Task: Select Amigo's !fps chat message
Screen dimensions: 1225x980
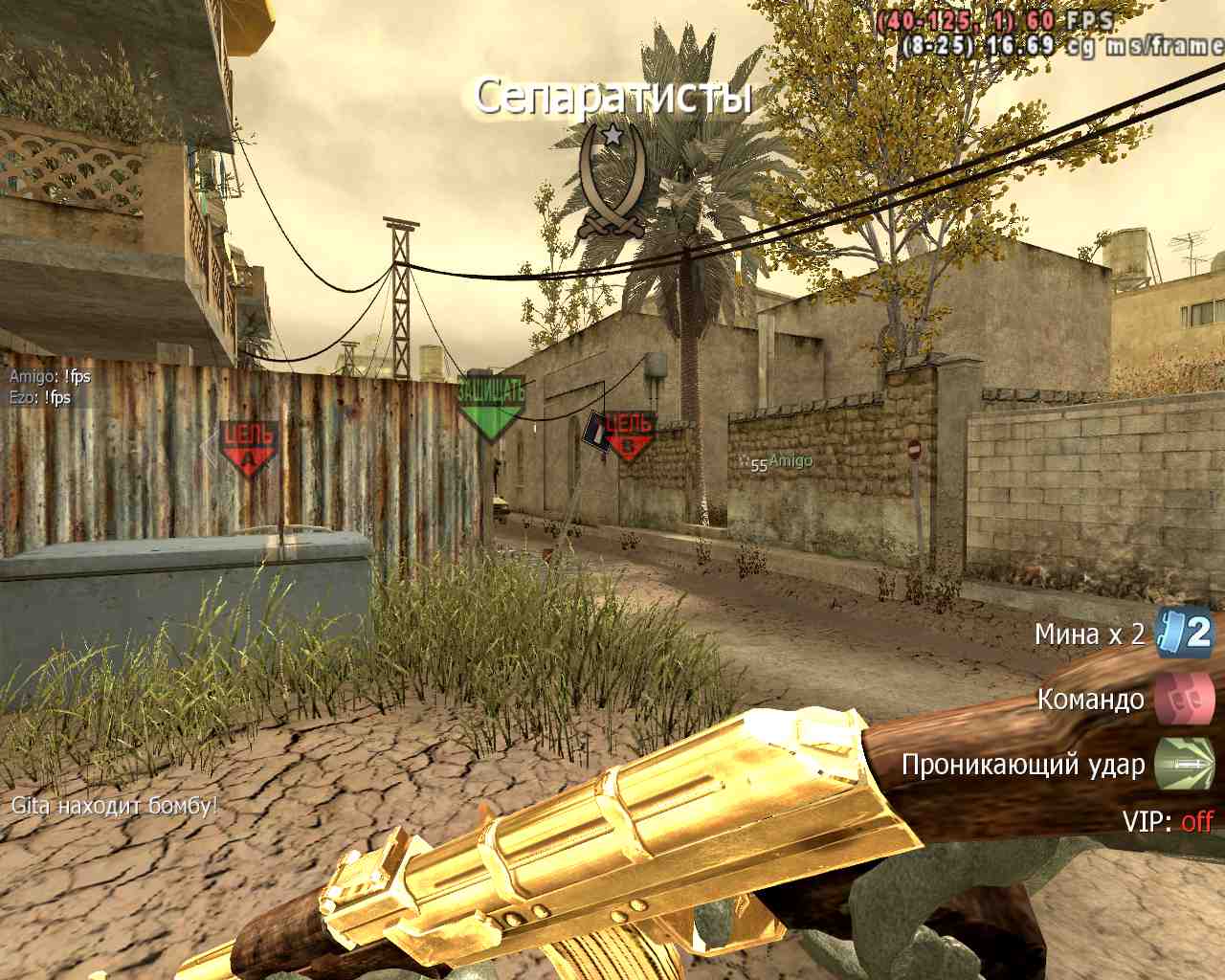Action: [x=50, y=377]
